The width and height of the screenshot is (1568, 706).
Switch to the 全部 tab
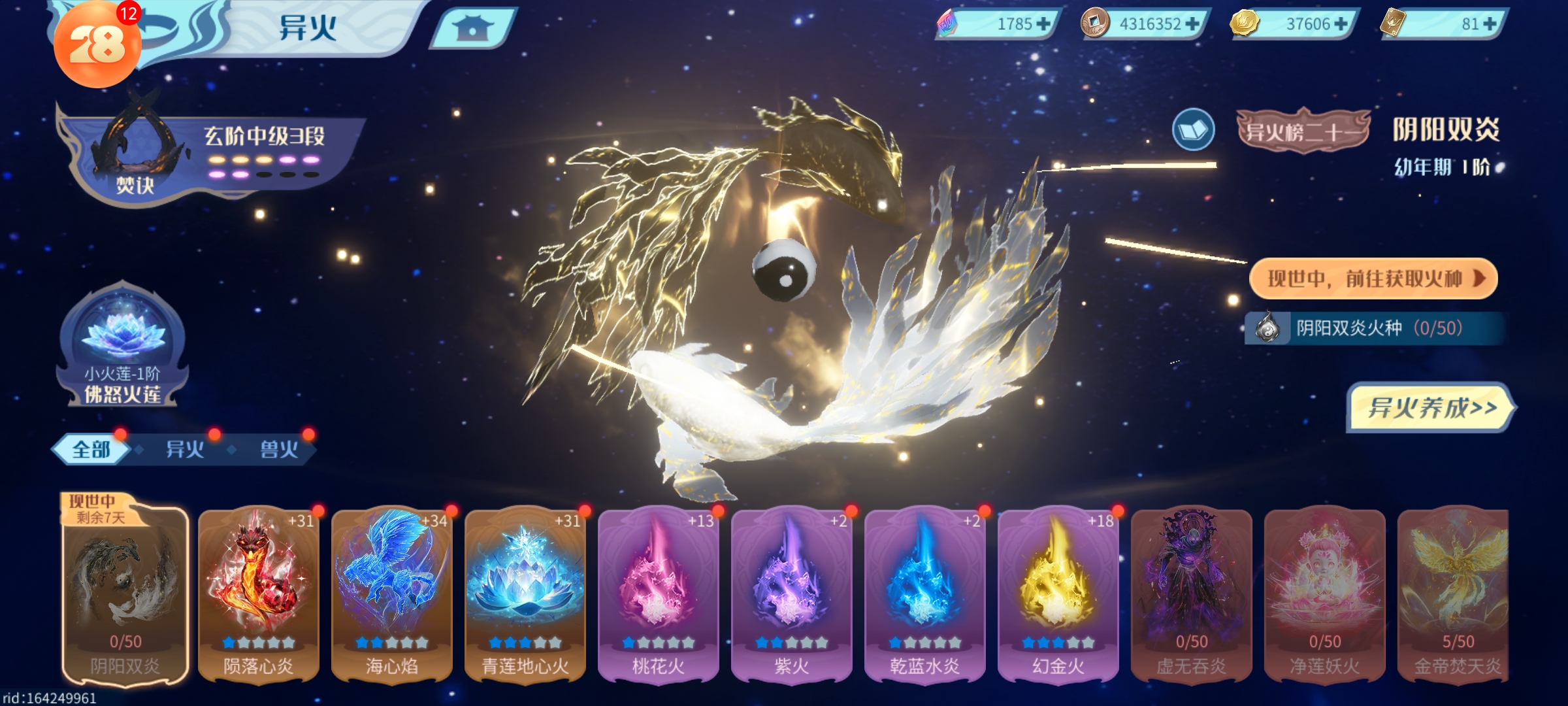[x=91, y=450]
